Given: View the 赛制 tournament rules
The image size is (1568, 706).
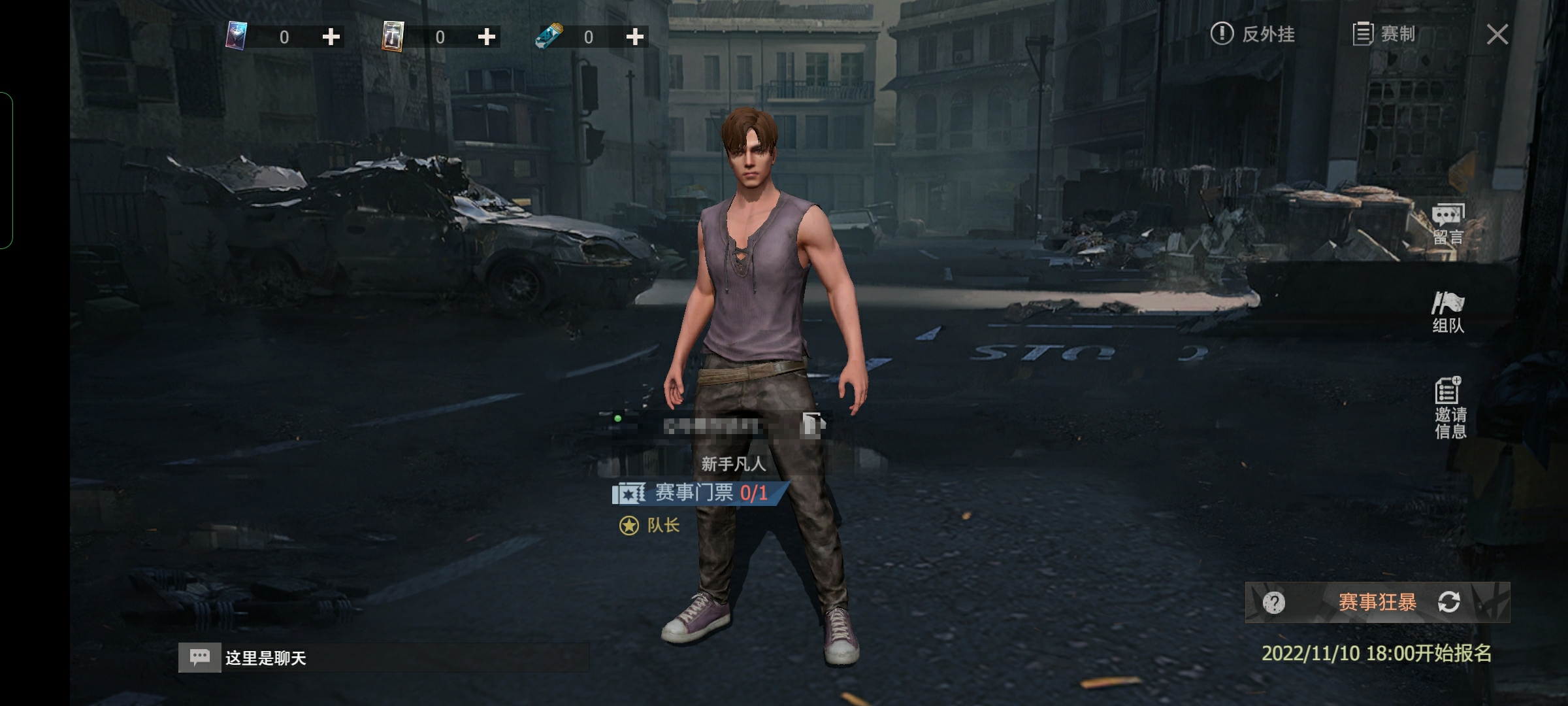Looking at the screenshot, I should (1384, 34).
